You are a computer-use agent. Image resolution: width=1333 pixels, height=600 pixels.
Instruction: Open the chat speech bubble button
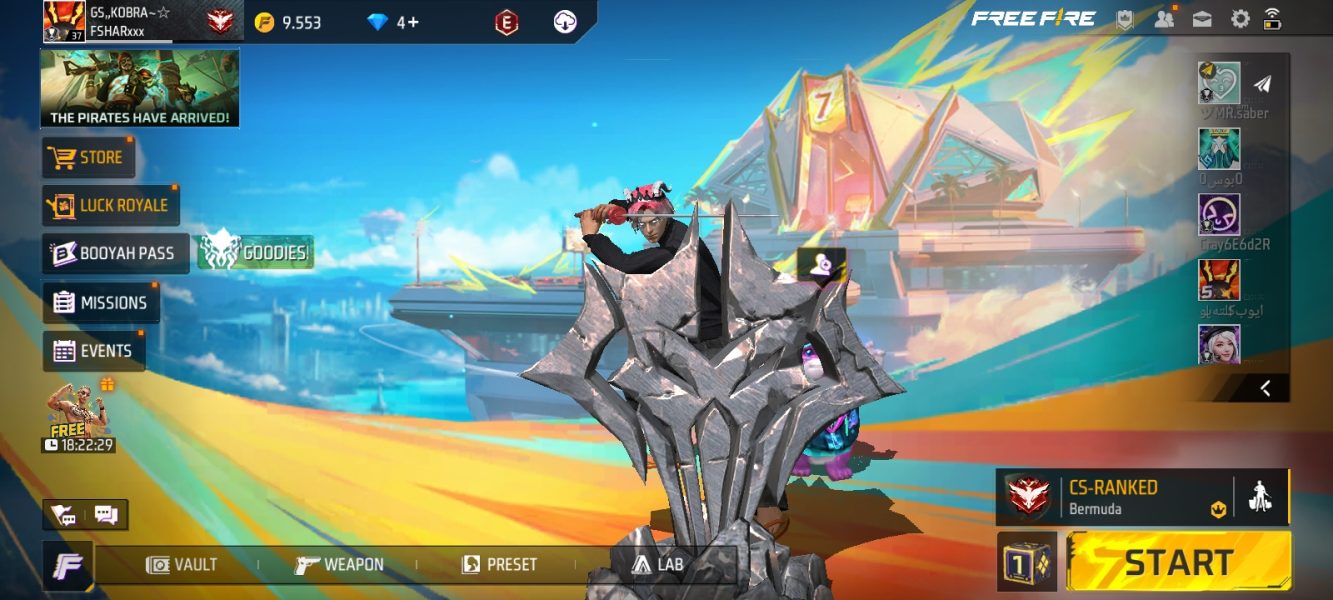click(x=106, y=515)
